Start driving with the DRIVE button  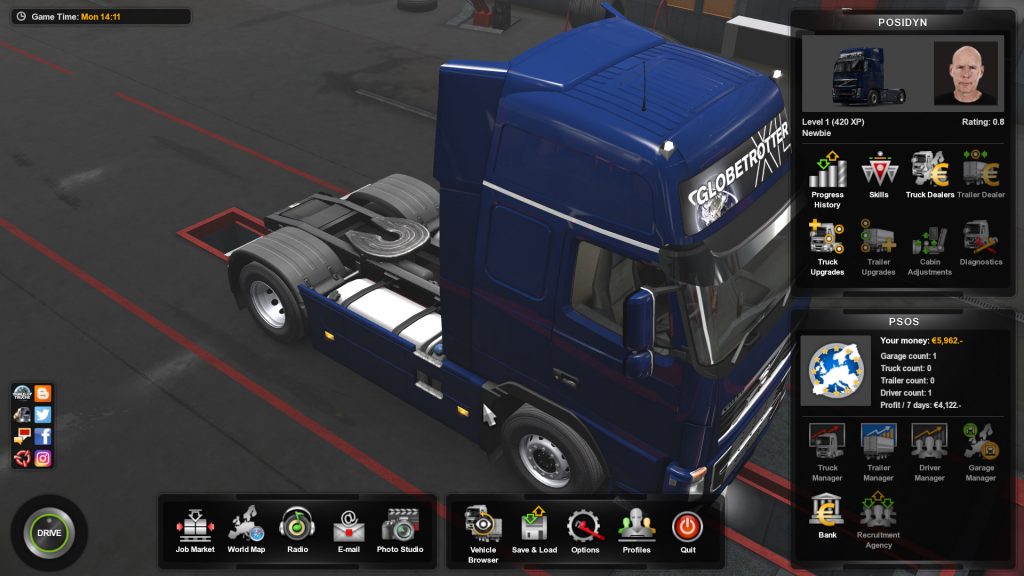tap(49, 532)
